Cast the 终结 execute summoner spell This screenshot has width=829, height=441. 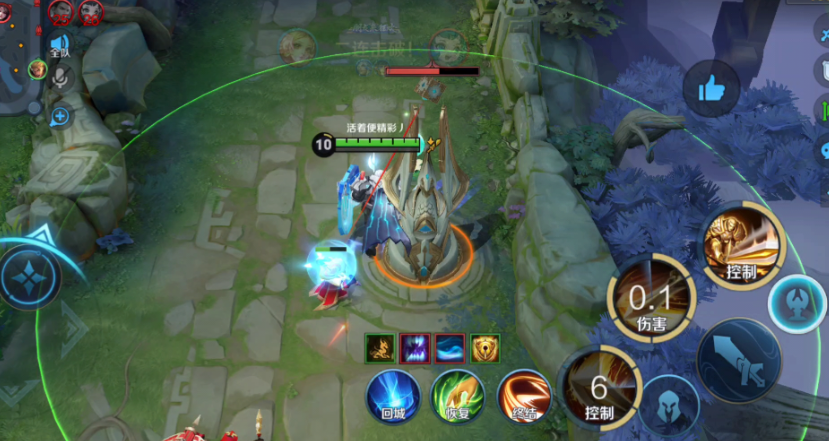pos(523,395)
